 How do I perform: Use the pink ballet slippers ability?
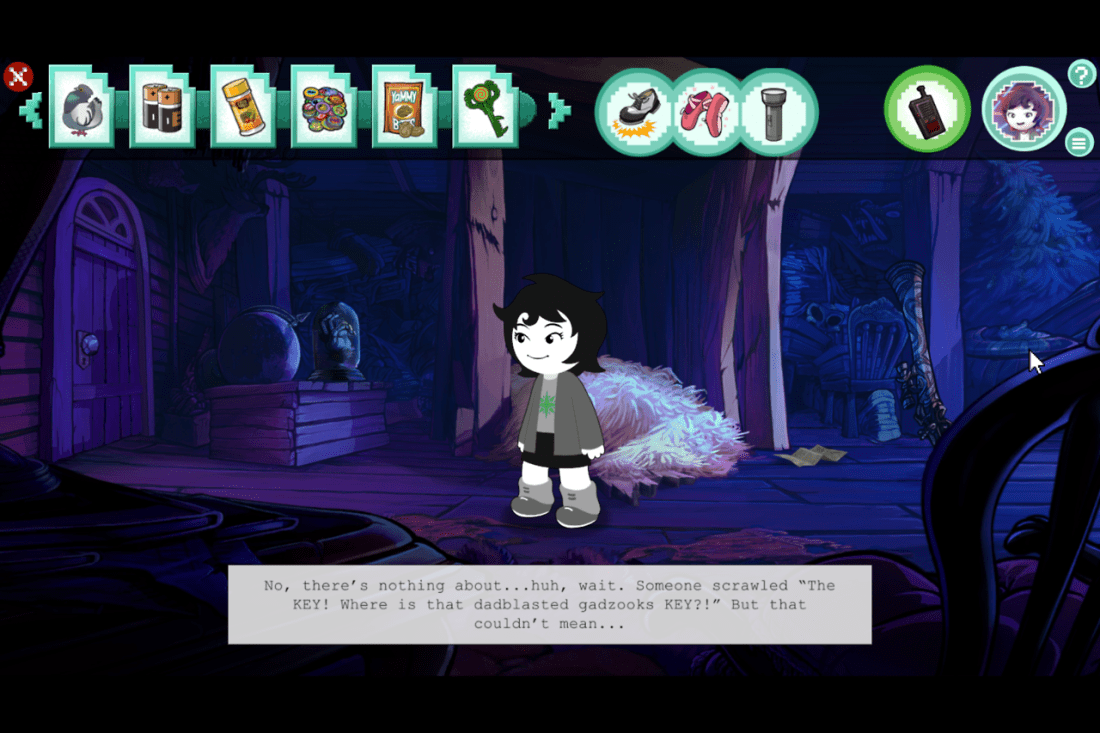tap(707, 111)
